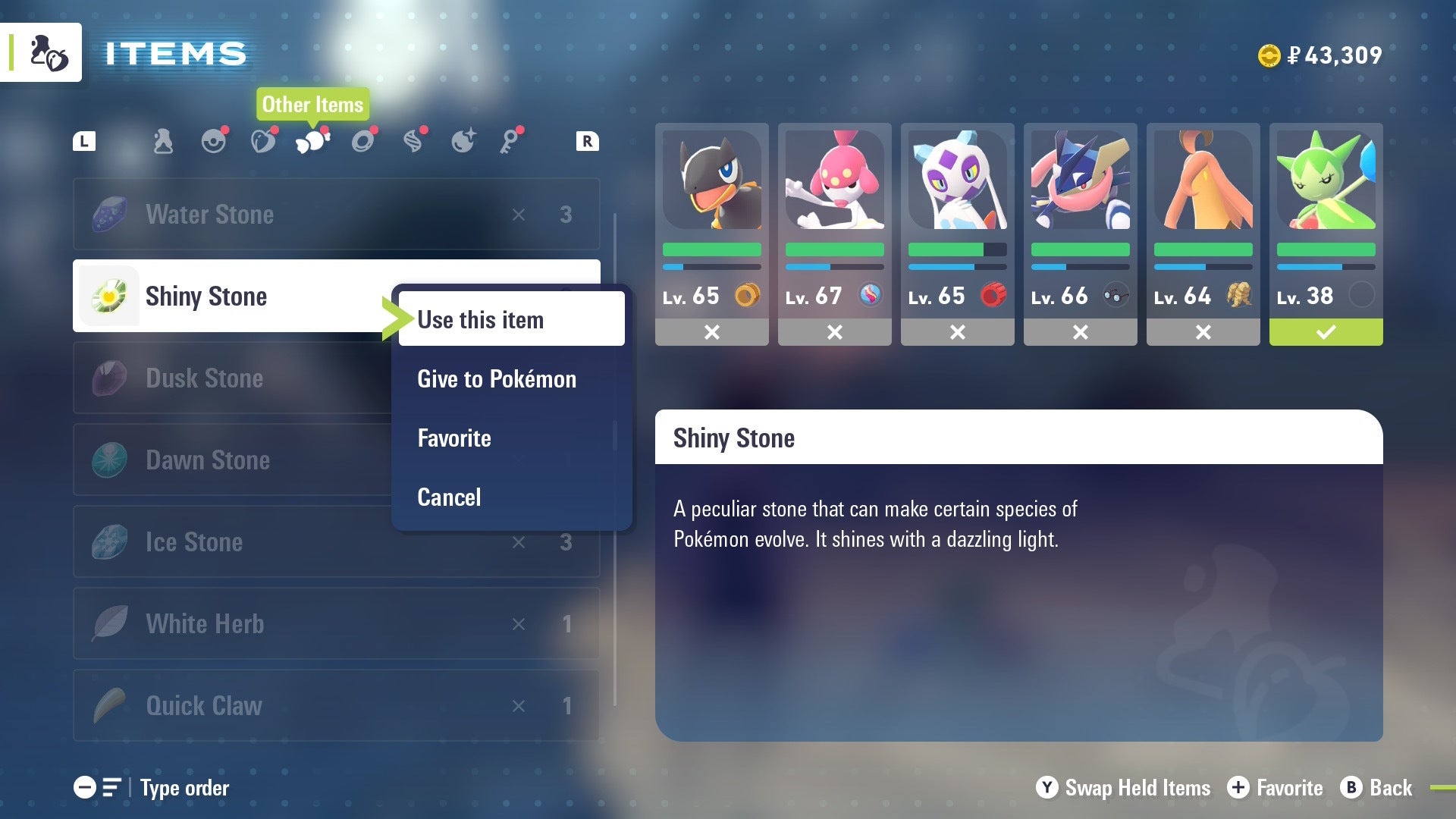Image resolution: width=1456 pixels, height=819 pixels.
Task: View the Berries item category
Action: [x=264, y=140]
